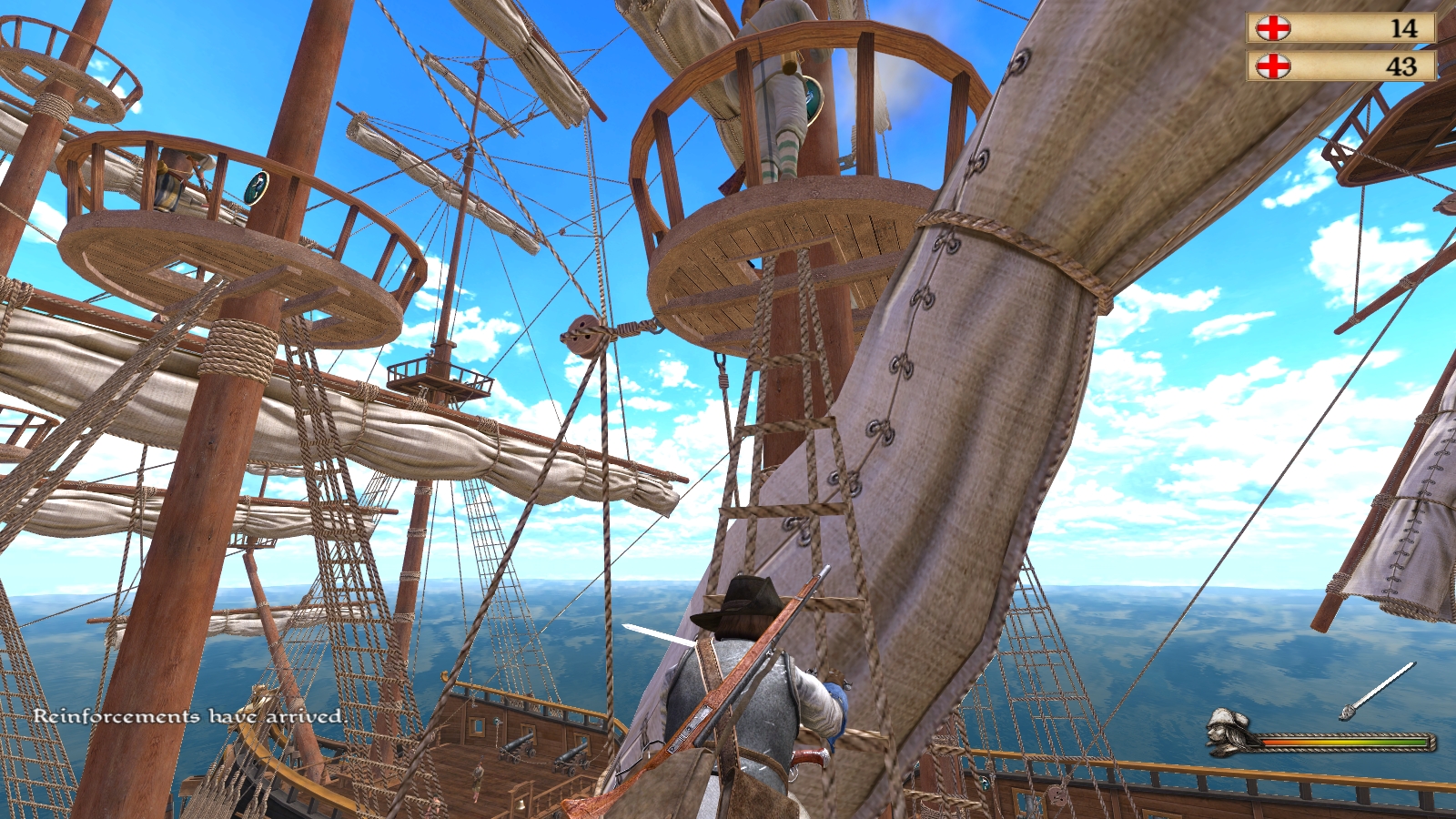Click the red cross emblem on lower troop banner

click(1272, 66)
